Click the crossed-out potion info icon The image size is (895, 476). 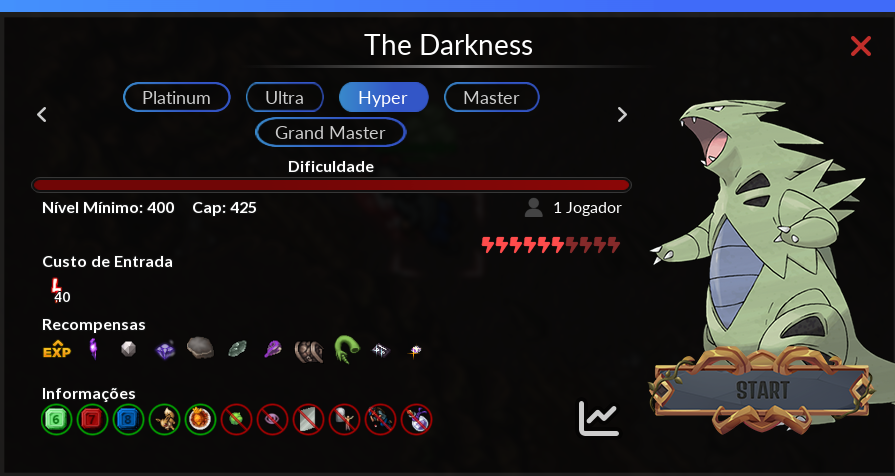pos(416,418)
